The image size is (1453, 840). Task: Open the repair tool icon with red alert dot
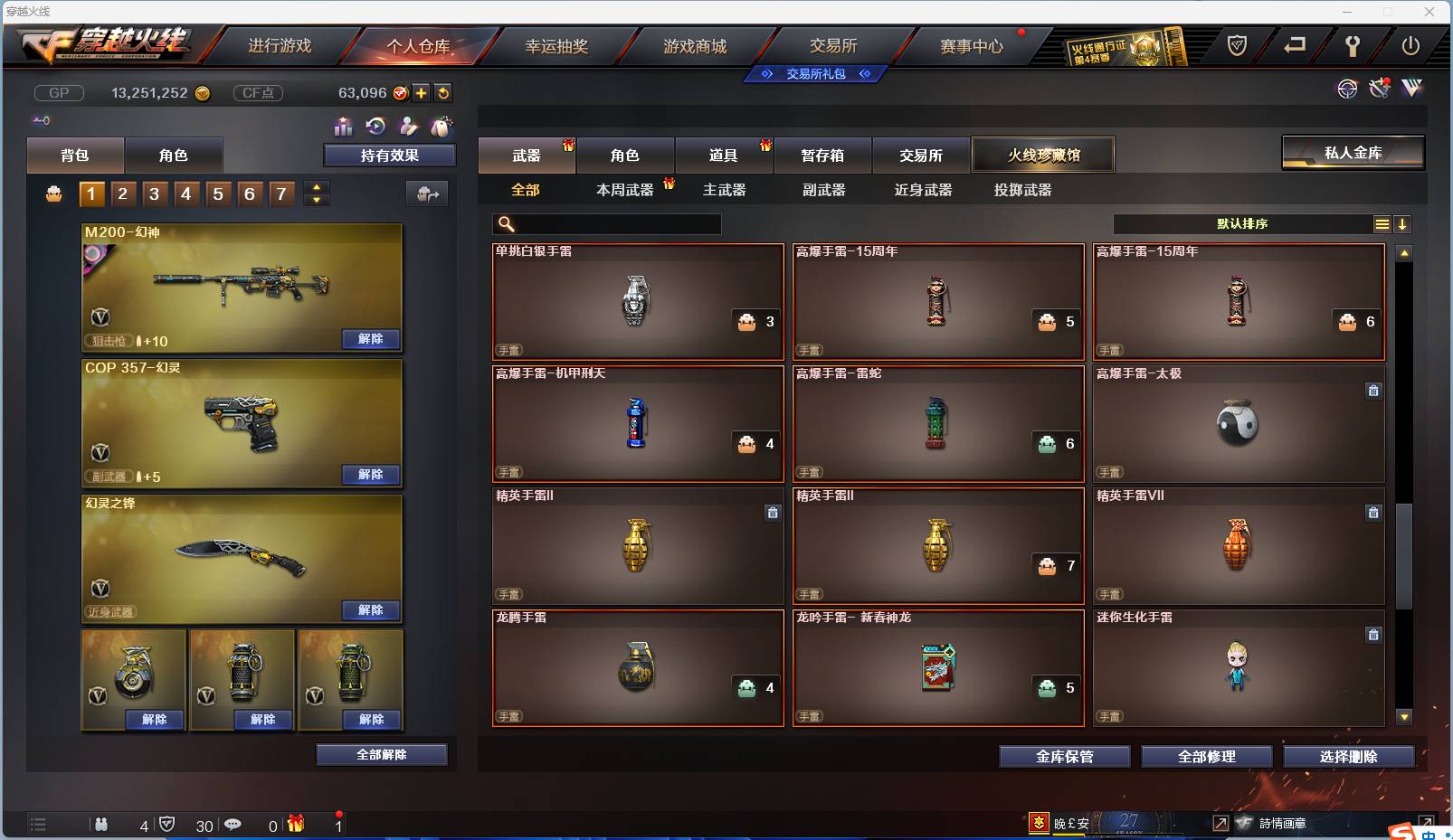tap(1381, 90)
